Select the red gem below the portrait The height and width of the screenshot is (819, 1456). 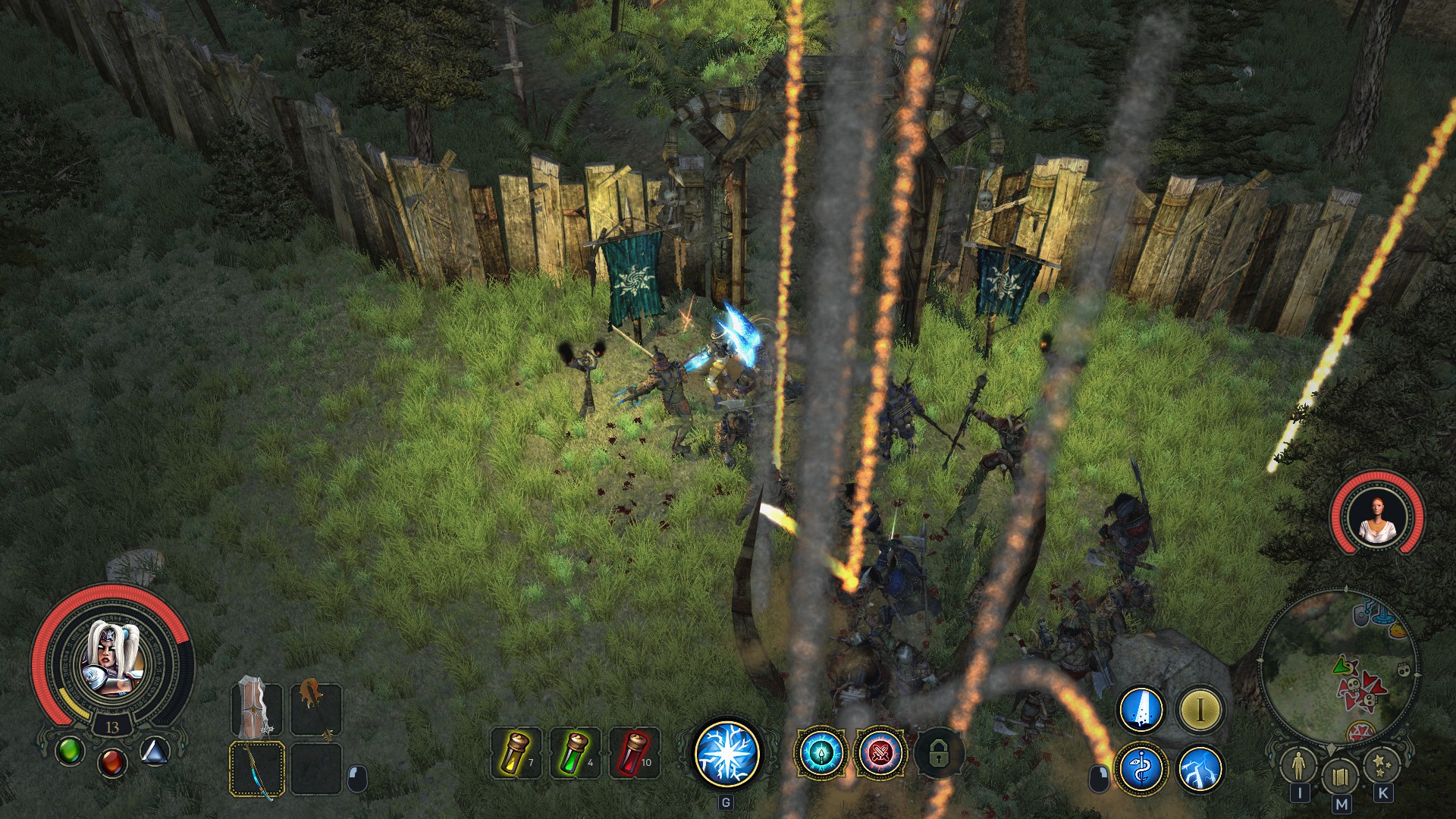112,761
